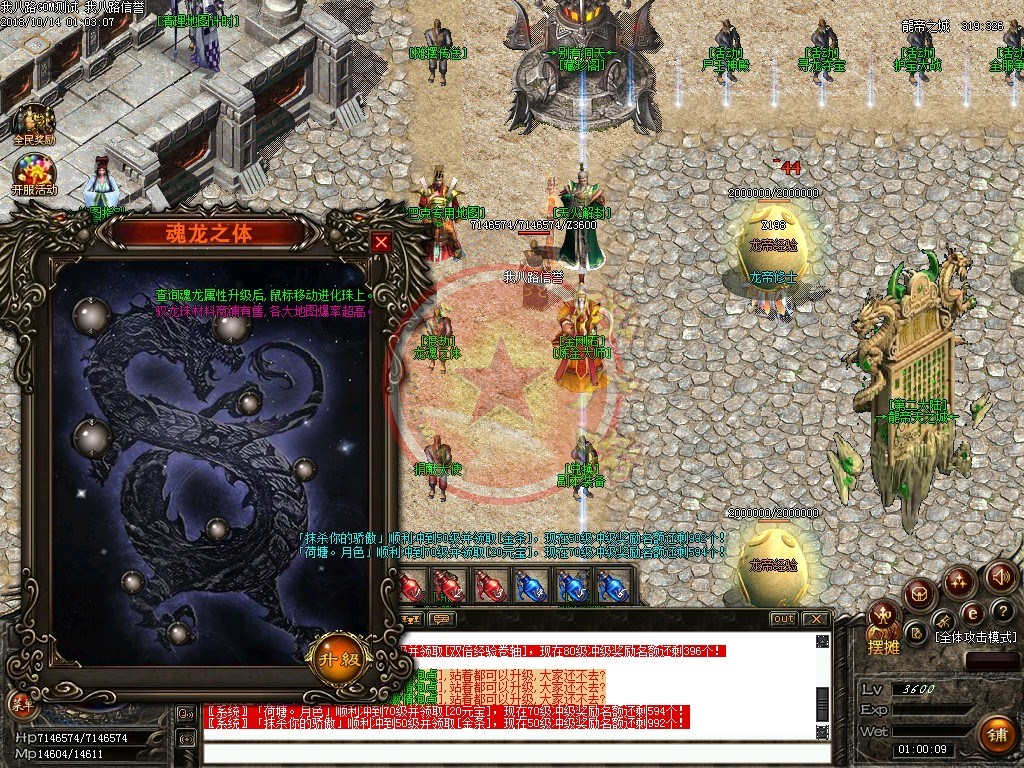
Task: Click the chat window 'out' button
Action: pos(784,619)
